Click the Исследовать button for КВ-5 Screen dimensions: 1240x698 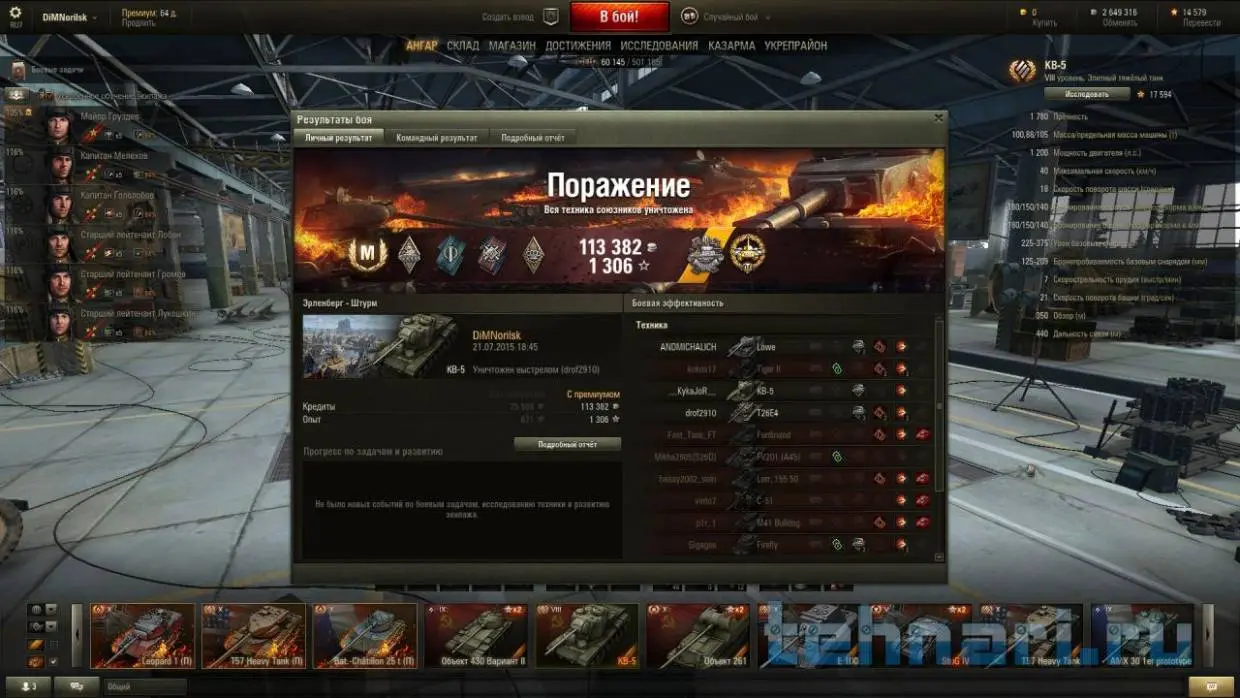(1086, 94)
